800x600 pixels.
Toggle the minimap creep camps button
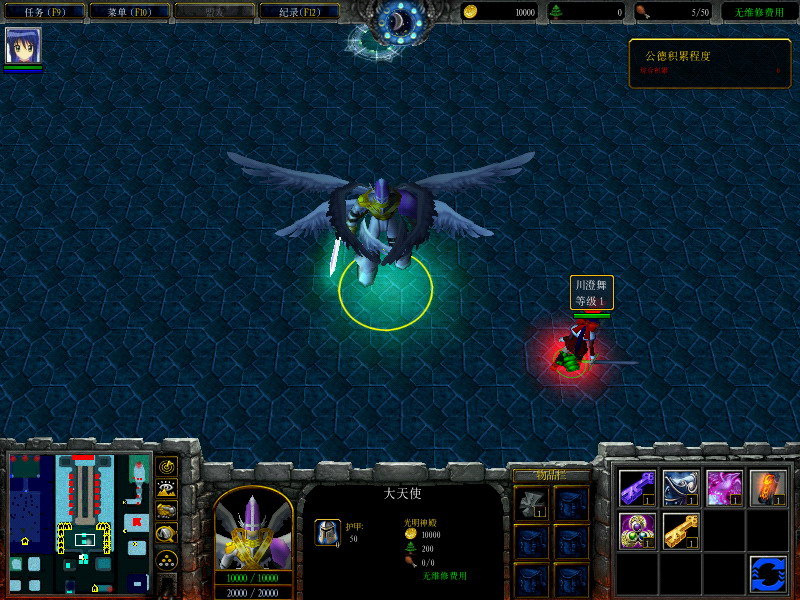point(167,534)
